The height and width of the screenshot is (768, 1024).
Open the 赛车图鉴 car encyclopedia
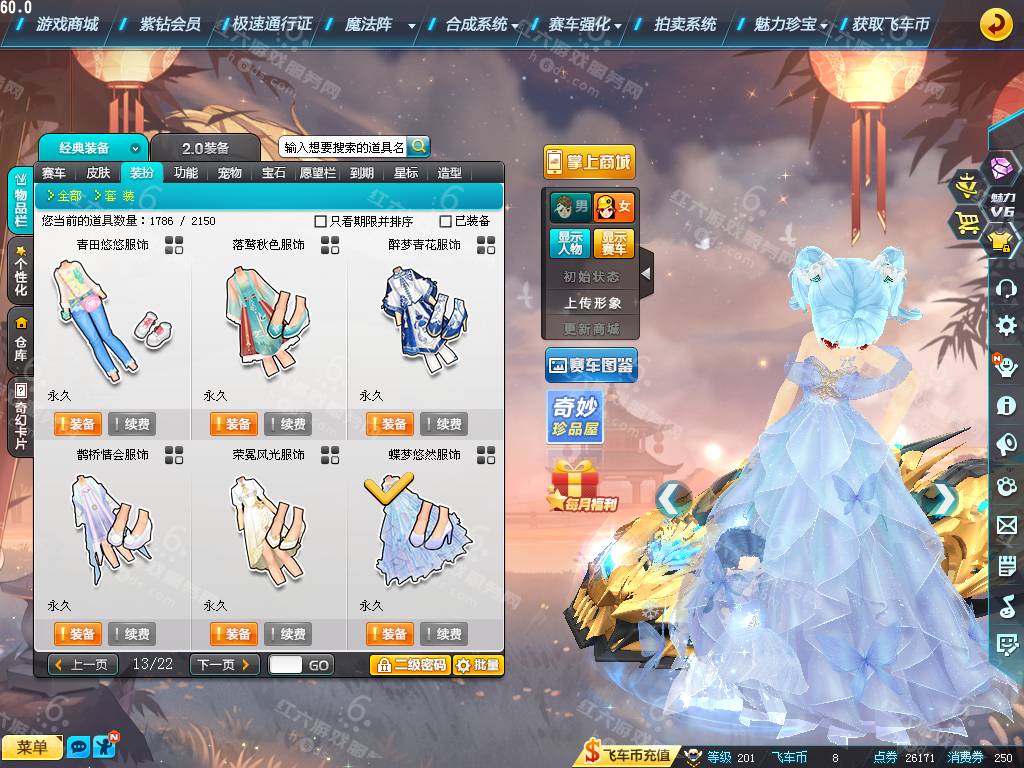[x=590, y=366]
